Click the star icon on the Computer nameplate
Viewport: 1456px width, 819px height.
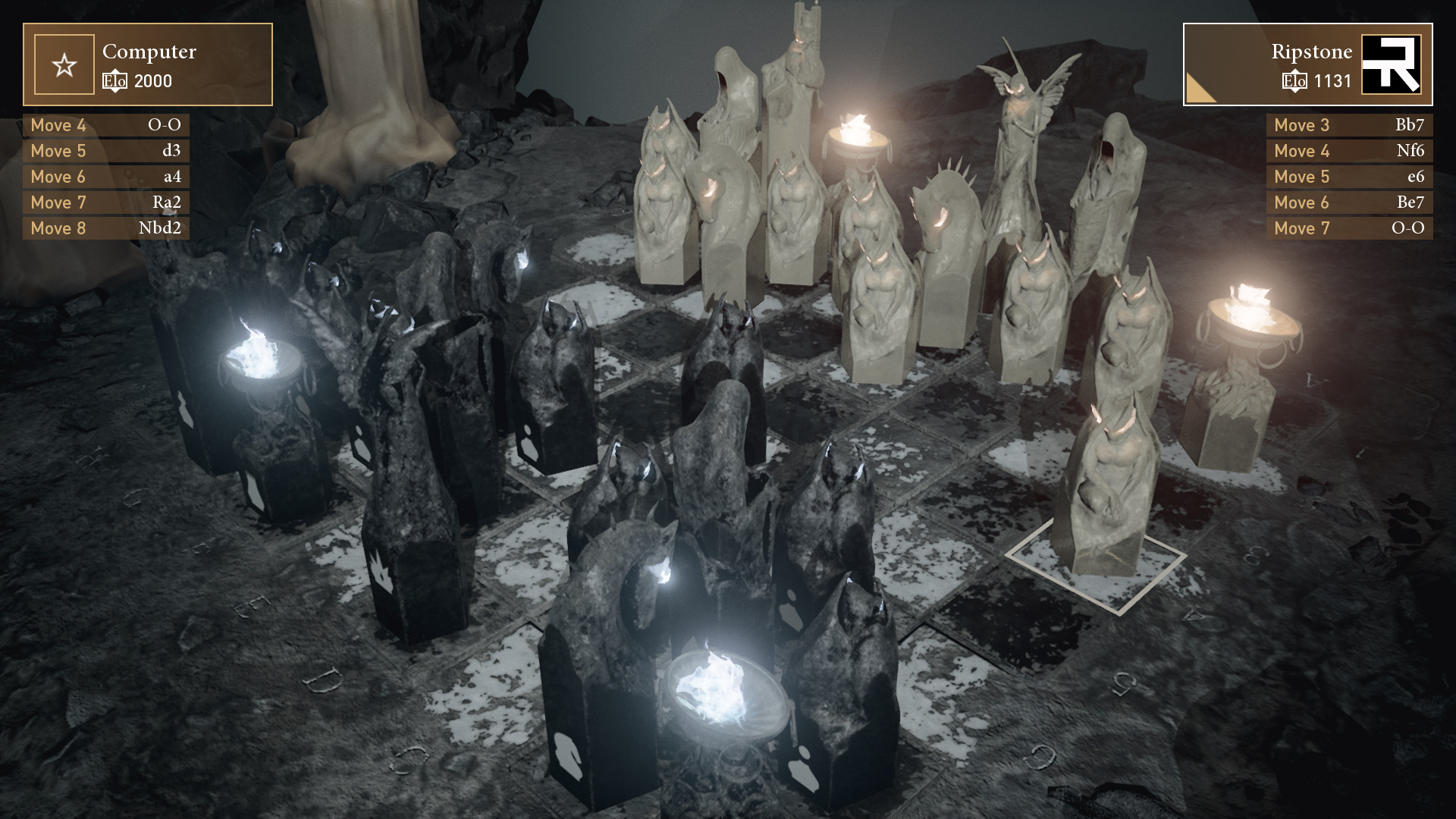tap(64, 64)
